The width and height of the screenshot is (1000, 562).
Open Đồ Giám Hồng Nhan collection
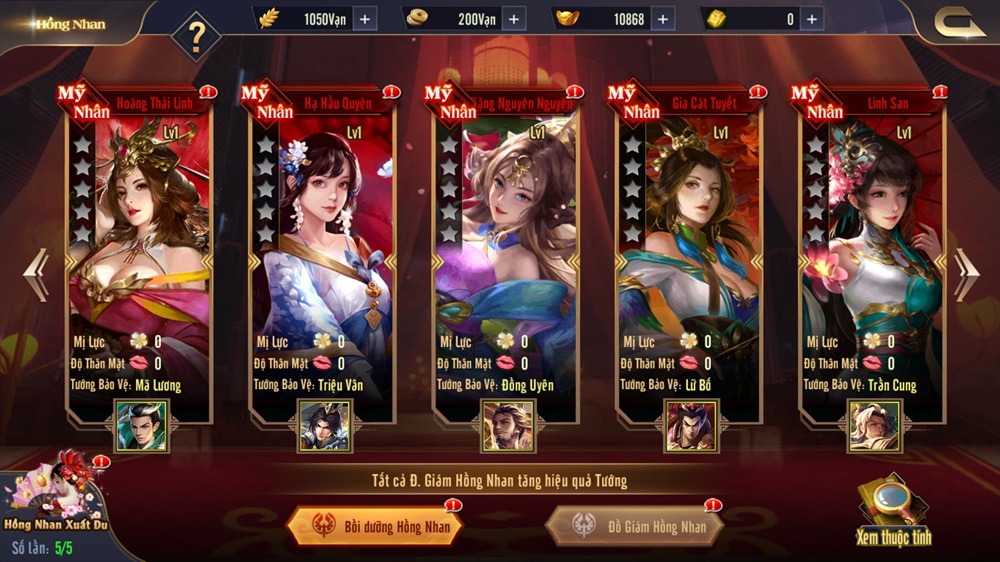click(x=635, y=526)
